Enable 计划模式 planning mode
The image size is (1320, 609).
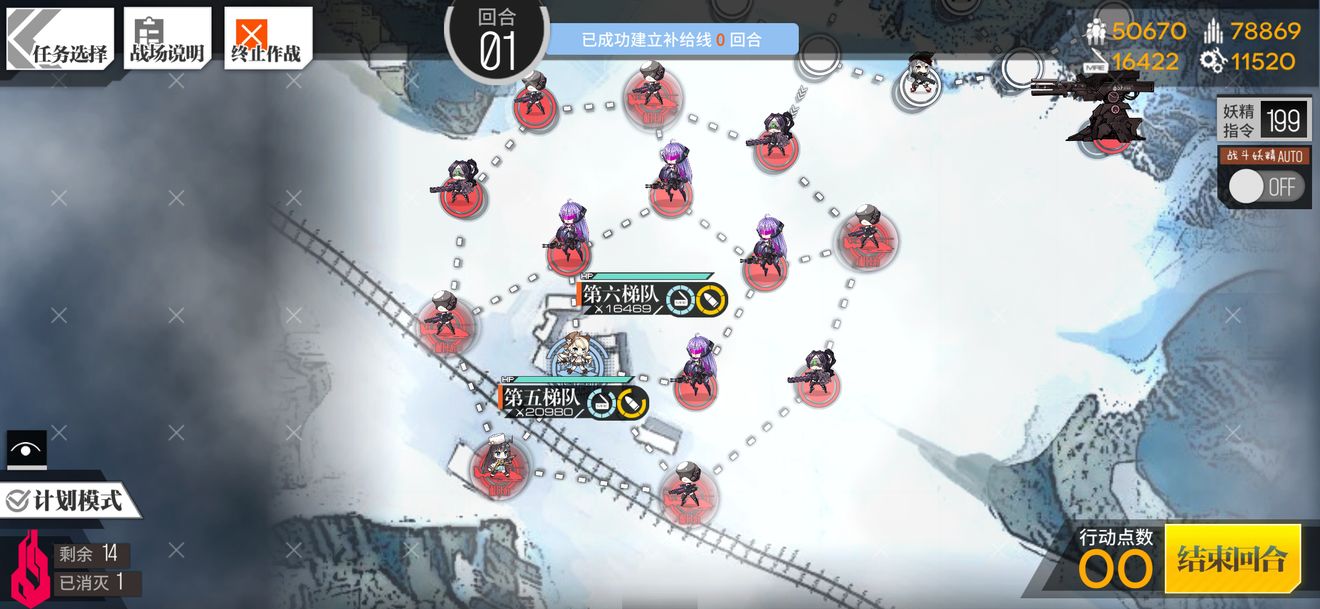pyautogui.click(x=66, y=500)
